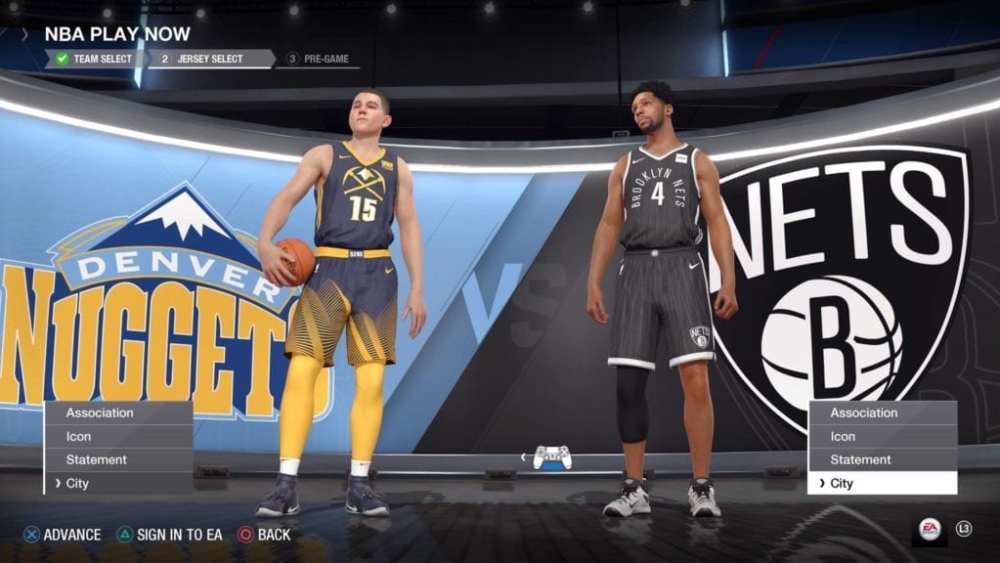Select the highlighted Nets City jersey
The width and height of the screenshot is (1000, 563).
point(882,484)
